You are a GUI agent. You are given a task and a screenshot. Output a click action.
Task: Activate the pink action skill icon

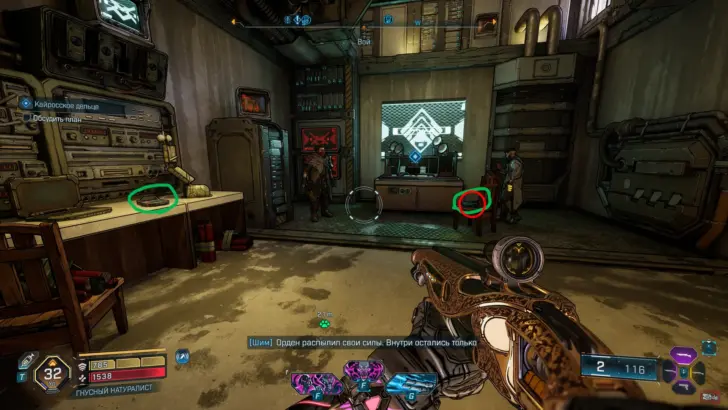click(312, 383)
